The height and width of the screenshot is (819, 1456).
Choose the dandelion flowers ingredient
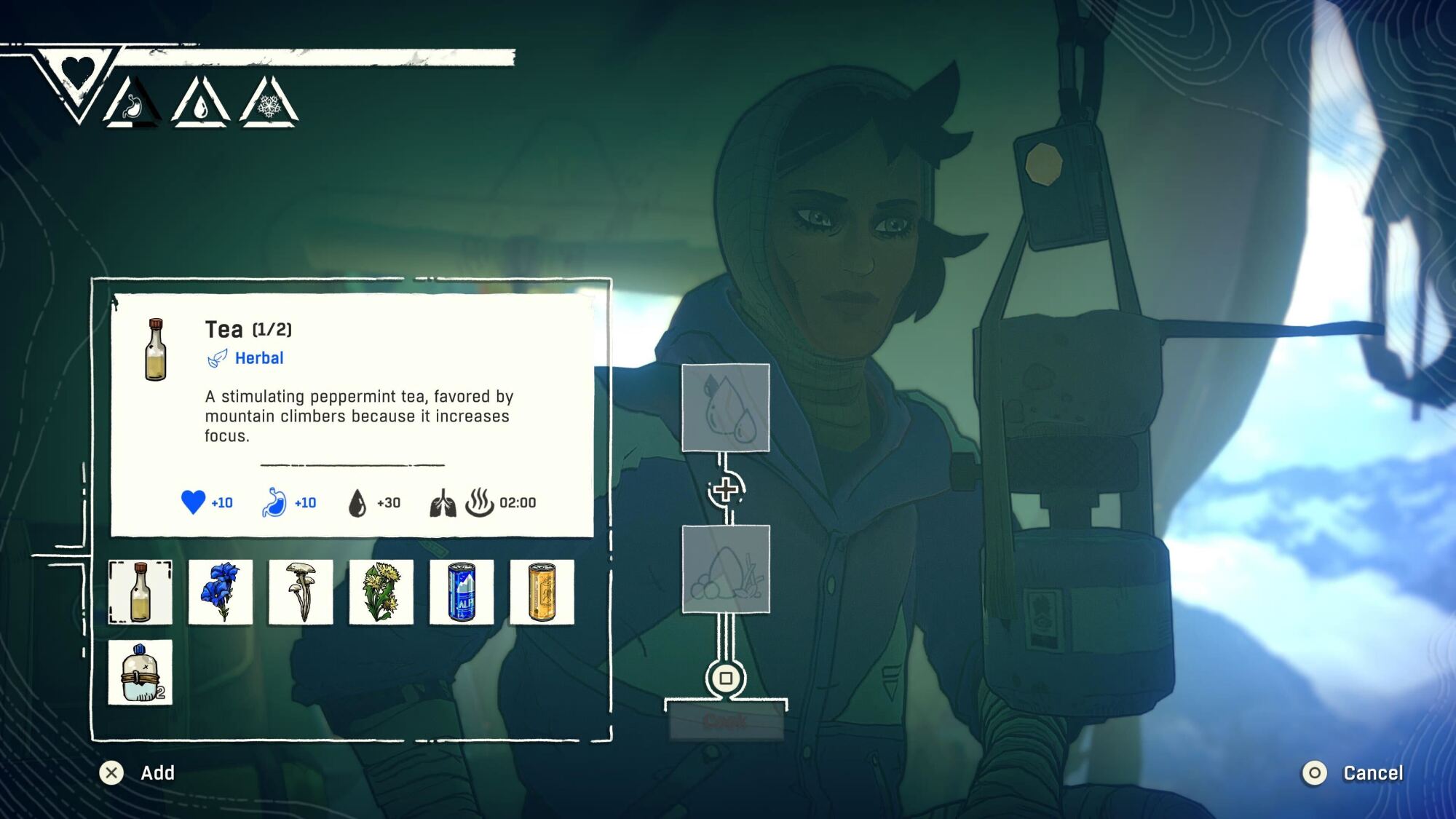pos(381,593)
